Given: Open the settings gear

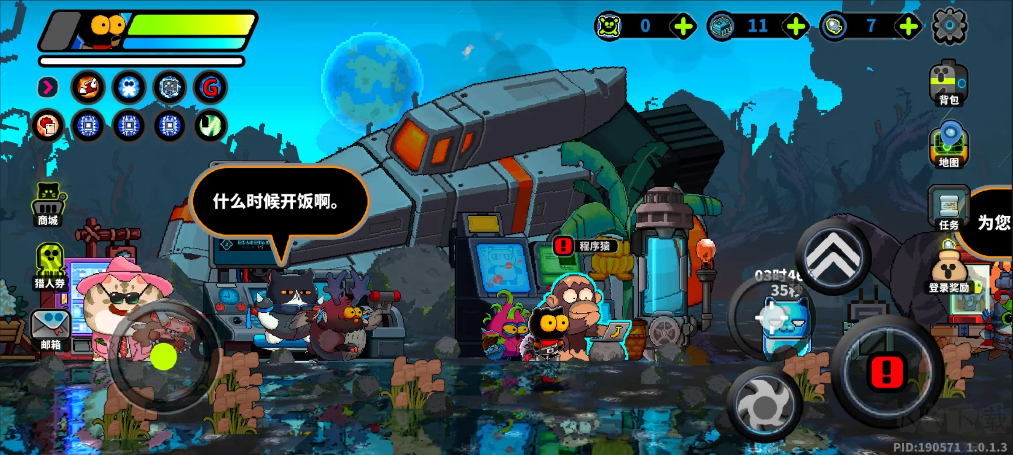Looking at the screenshot, I should click(949, 26).
